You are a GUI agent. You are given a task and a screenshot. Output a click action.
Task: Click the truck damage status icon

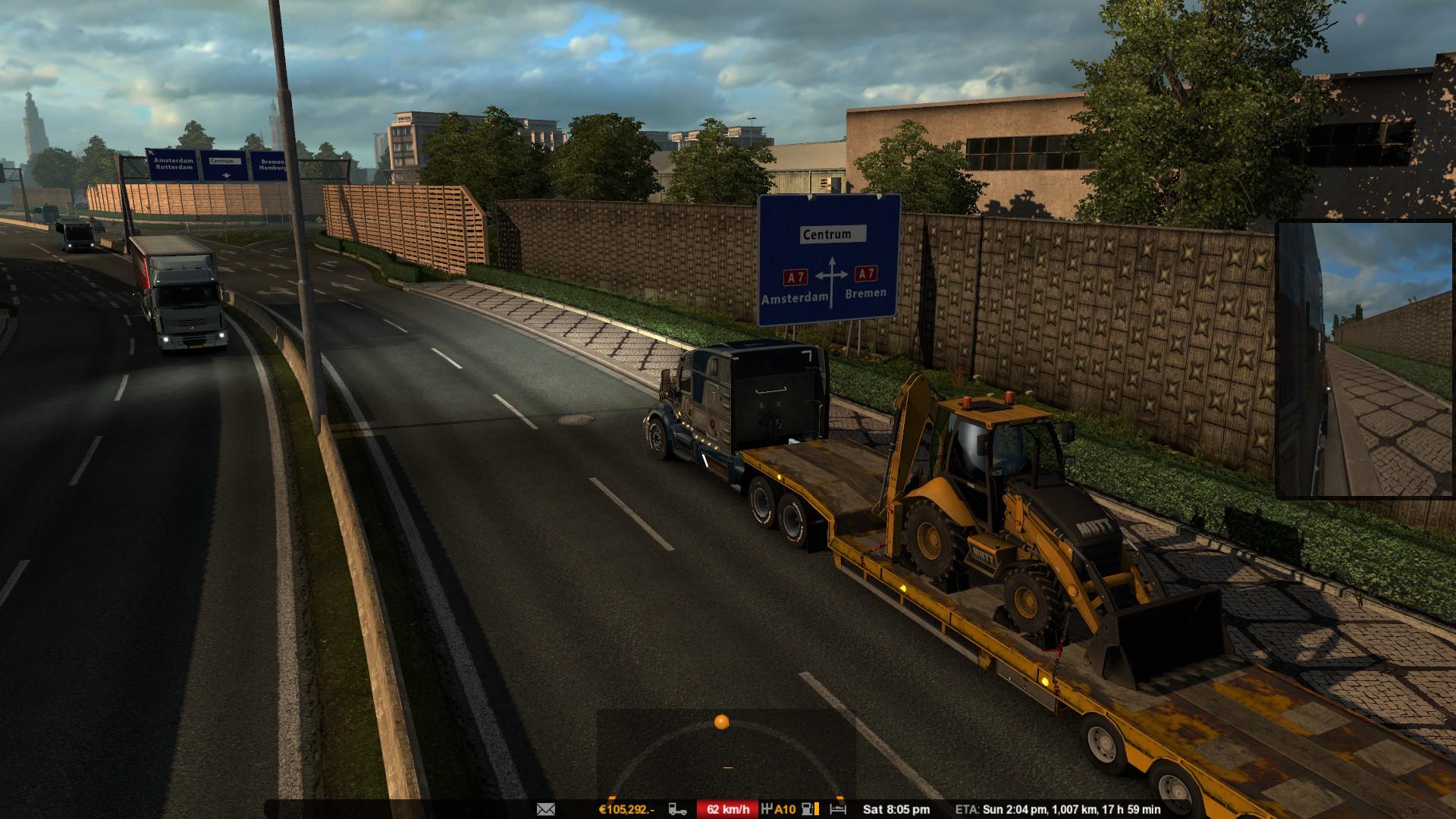678,809
